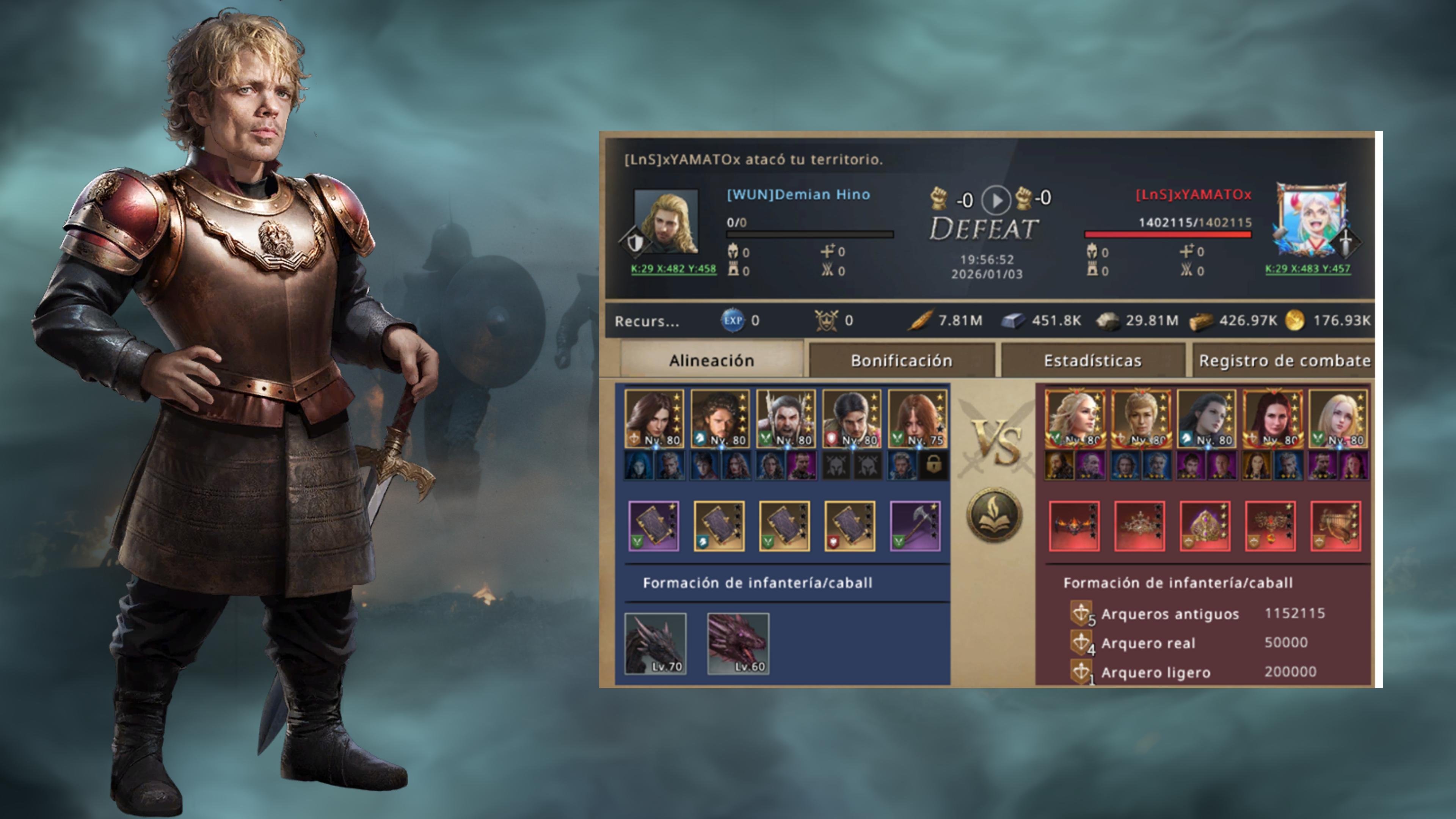Open the Bonificación tab
Viewport: 1456px width, 819px height.
click(901, 360)
